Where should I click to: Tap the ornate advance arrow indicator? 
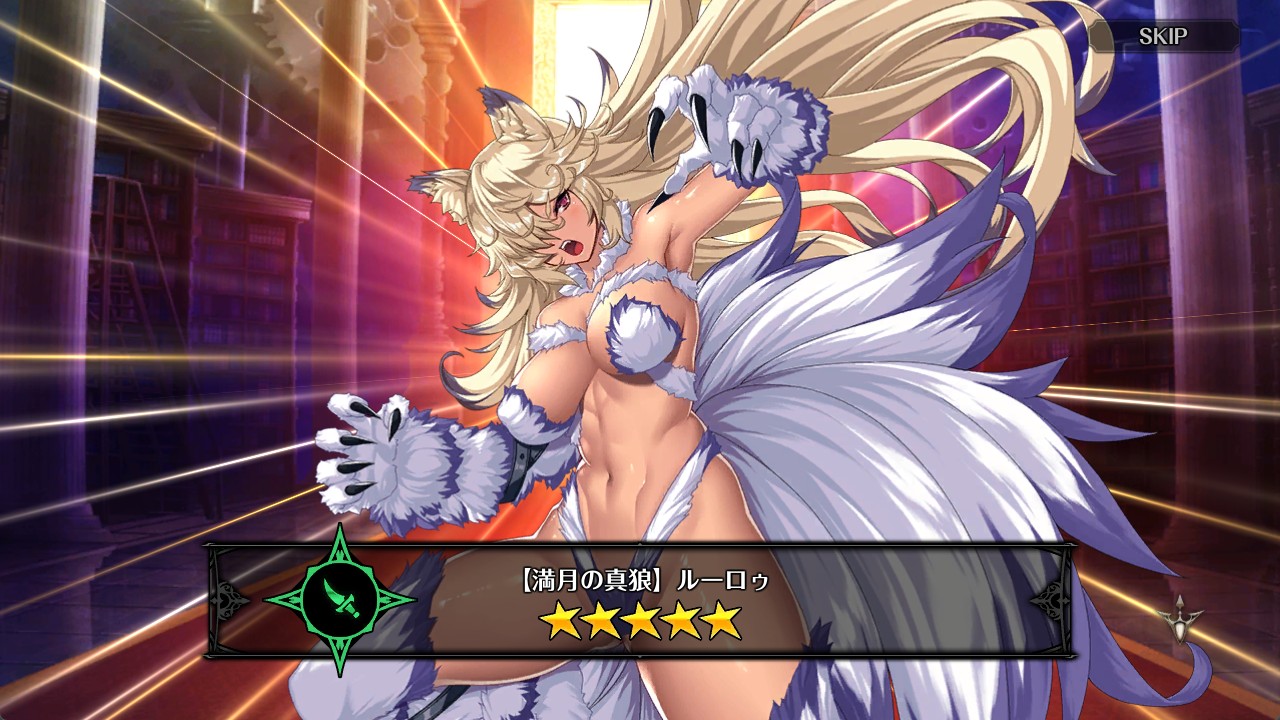(1179, 613)
